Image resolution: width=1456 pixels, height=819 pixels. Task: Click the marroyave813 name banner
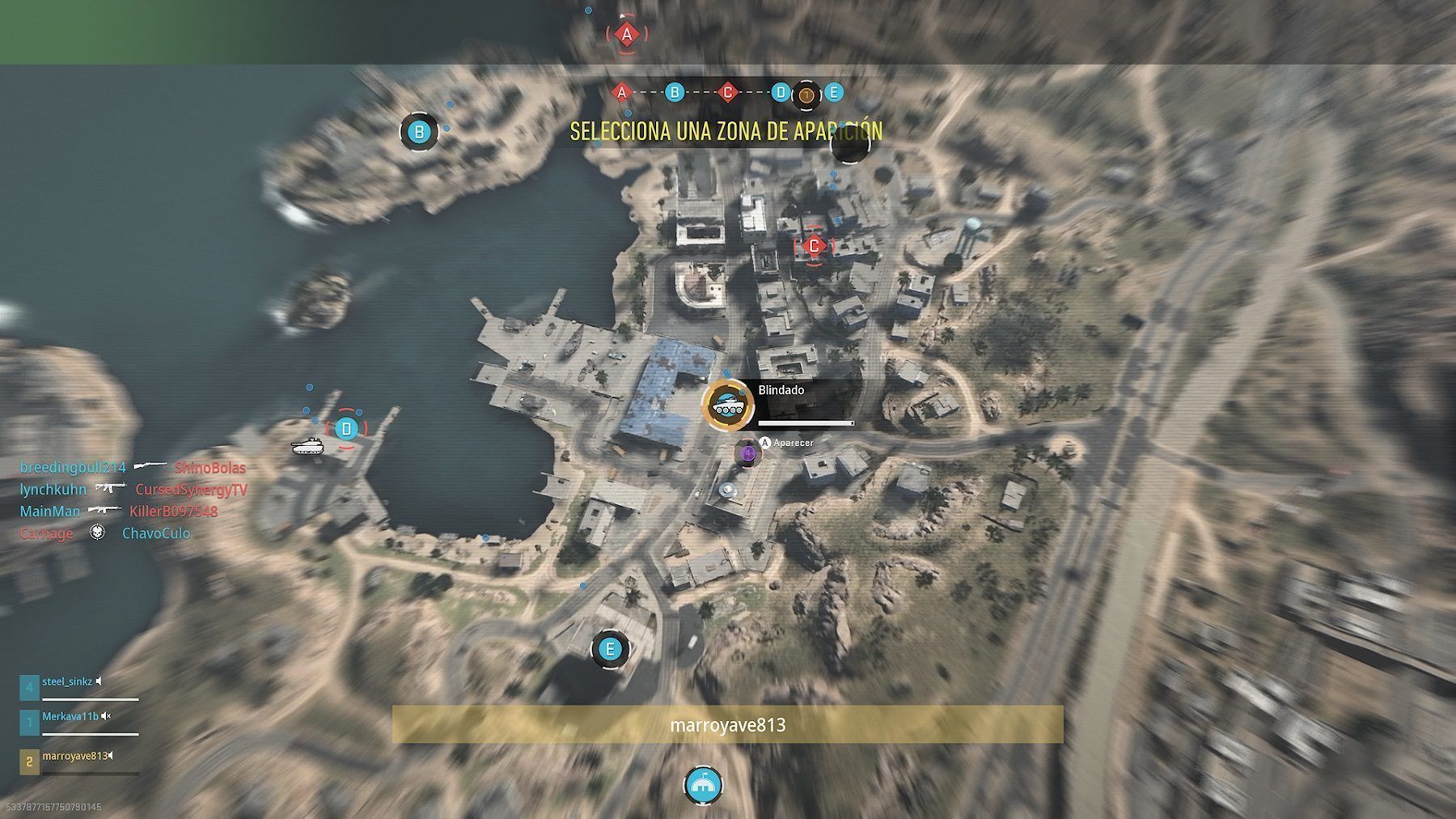click(x=727, y=724)
